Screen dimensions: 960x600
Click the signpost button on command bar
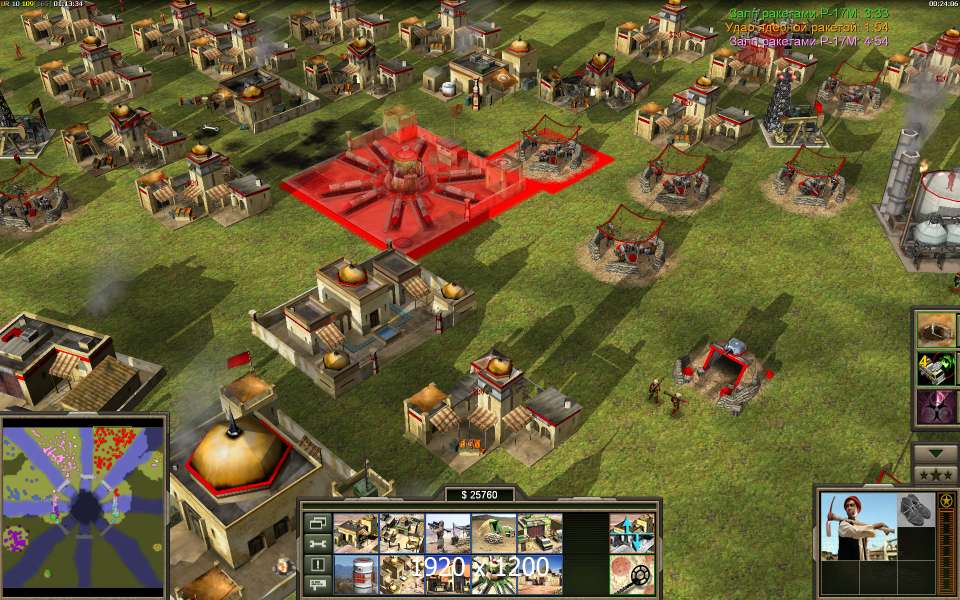(317, 583)
